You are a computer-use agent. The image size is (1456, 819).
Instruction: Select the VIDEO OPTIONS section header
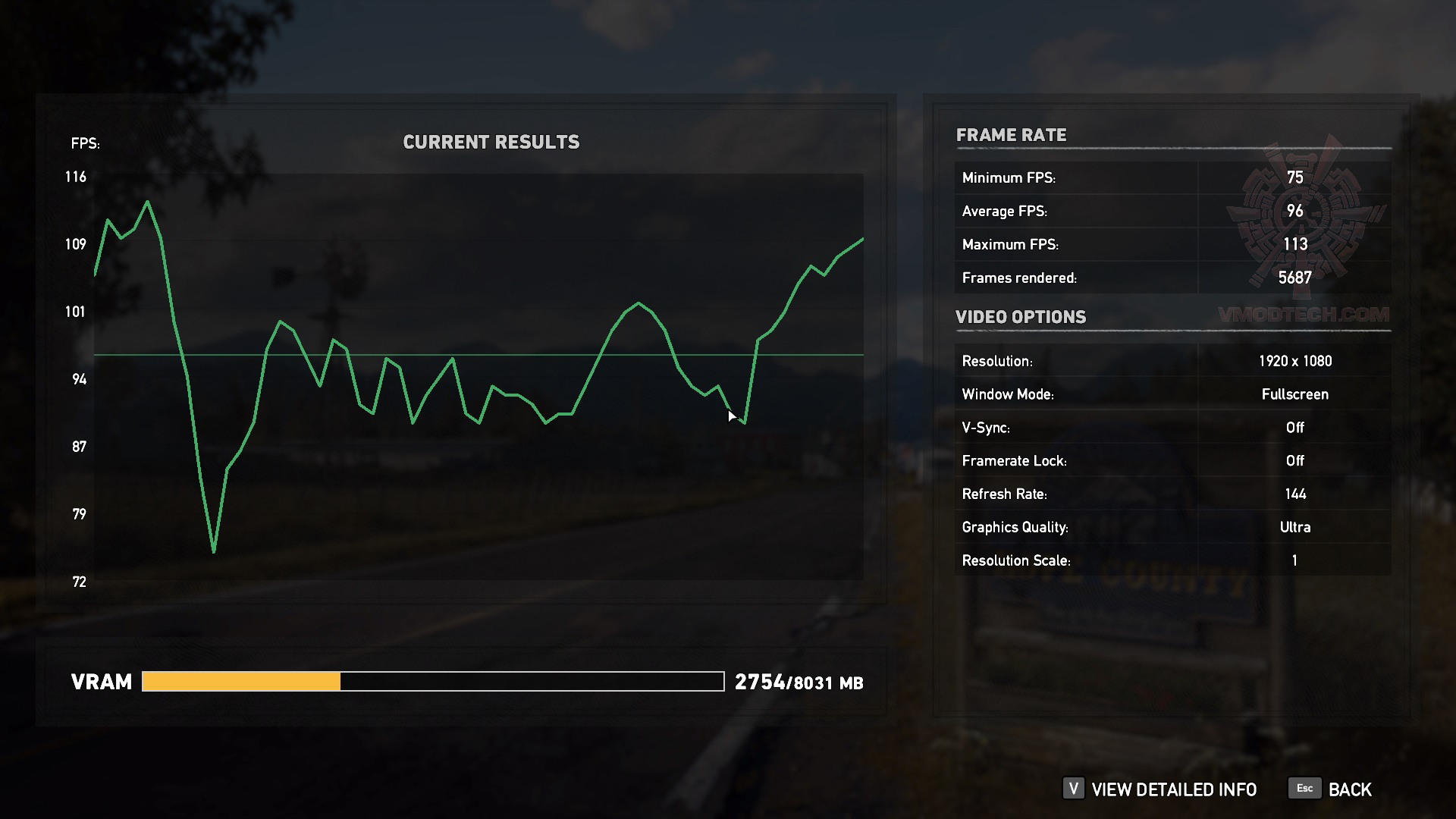[x=1021, y=317]
